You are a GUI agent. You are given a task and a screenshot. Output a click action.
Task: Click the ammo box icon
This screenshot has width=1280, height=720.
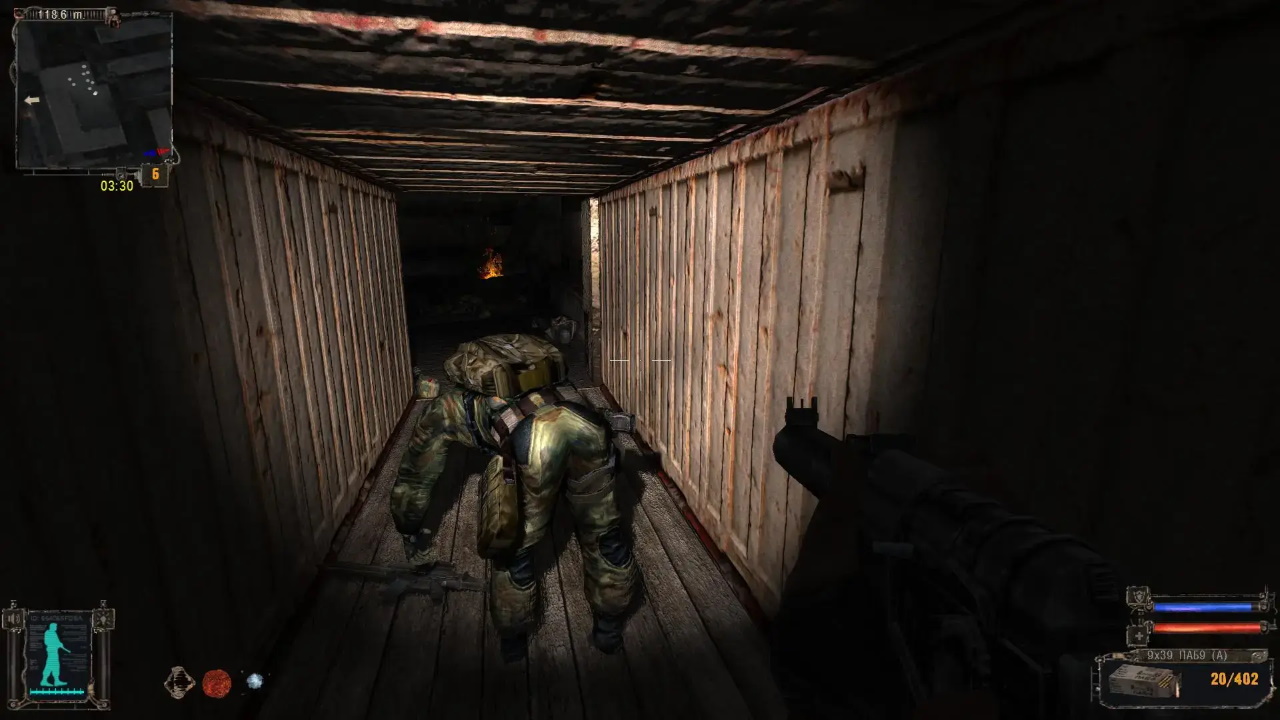click(x=1144, y=683)
